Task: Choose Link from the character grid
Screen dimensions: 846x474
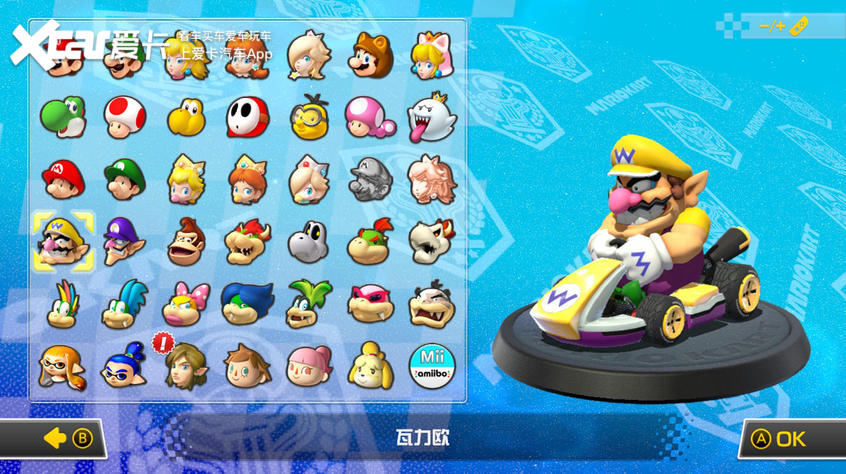Action: (186, 367)
